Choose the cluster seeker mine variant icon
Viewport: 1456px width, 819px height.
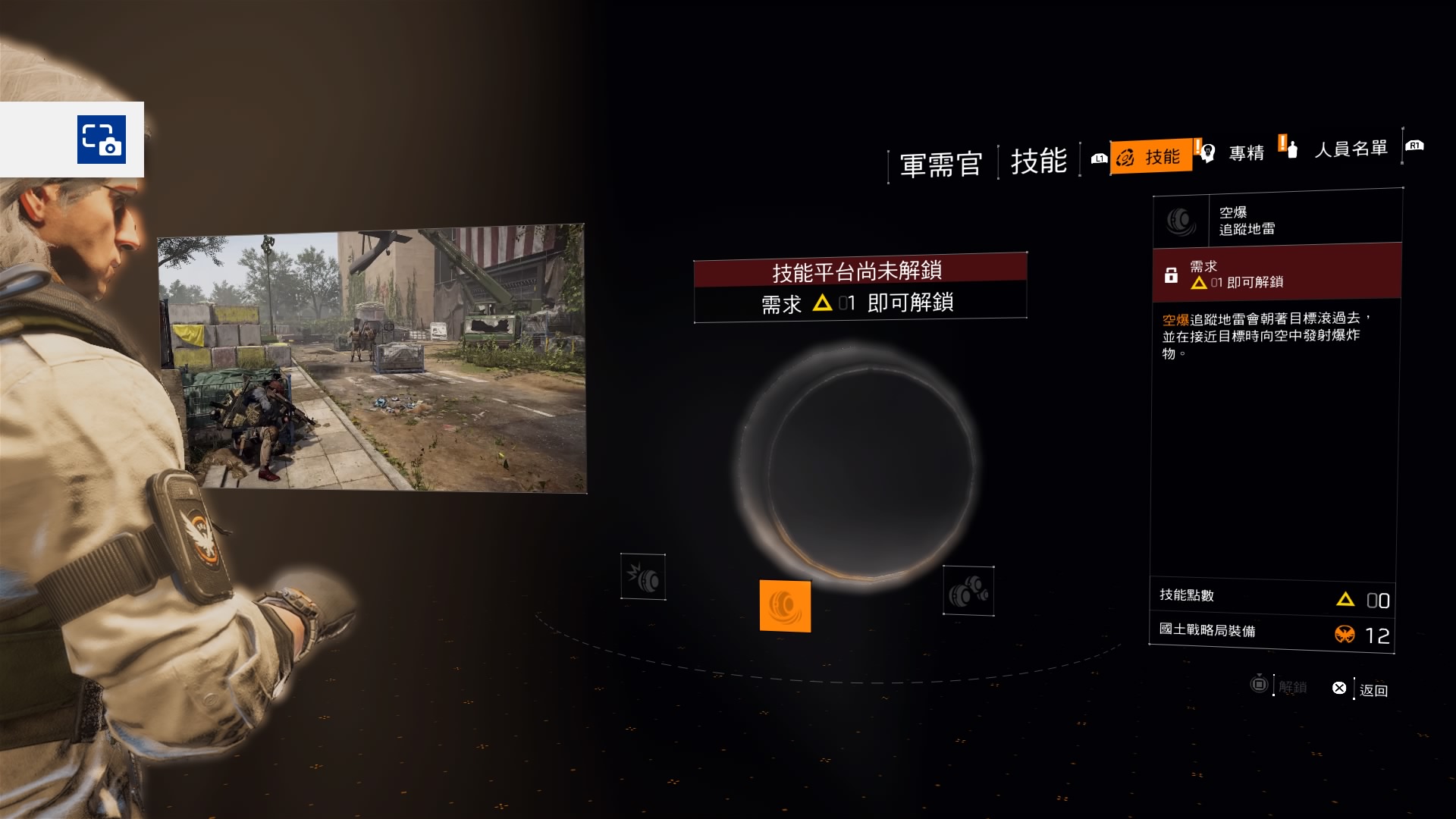[x=968, y=591]
